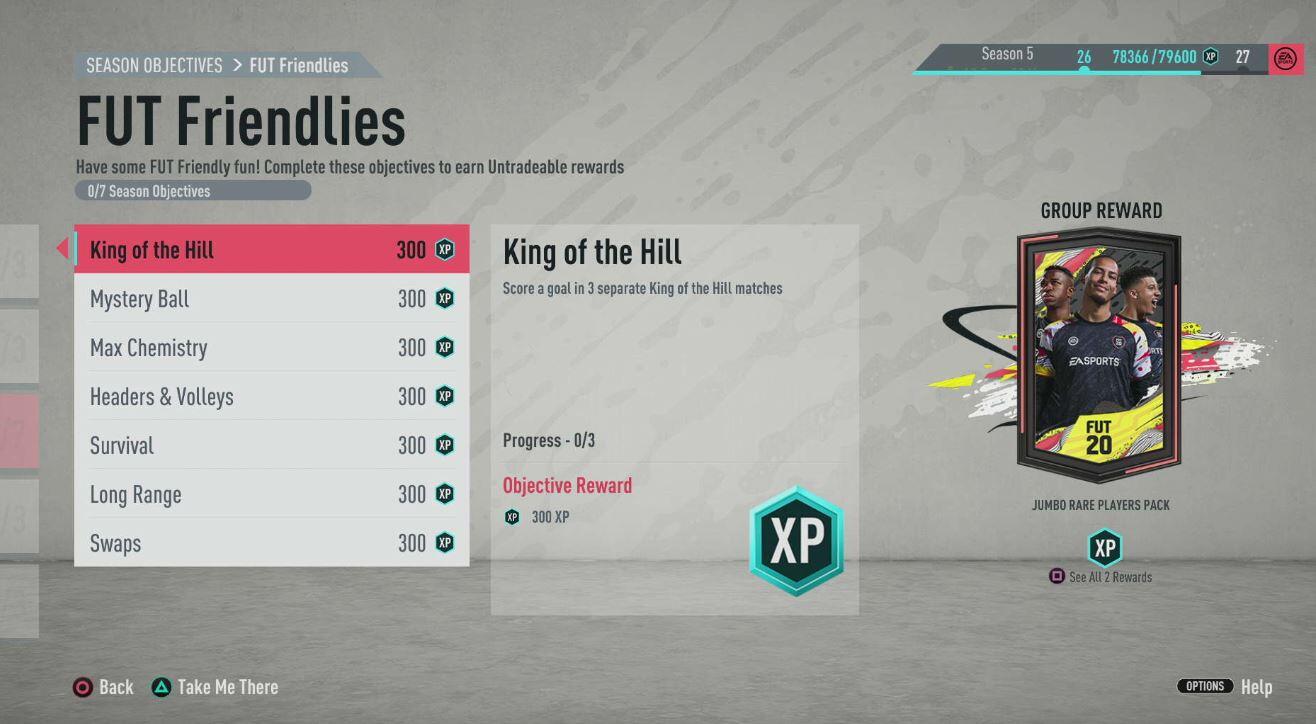Screen dimensions: 1316x724
Task: Choose the Mystery Ball objective row
Action: pyautogui.click(x=271, y=299)
